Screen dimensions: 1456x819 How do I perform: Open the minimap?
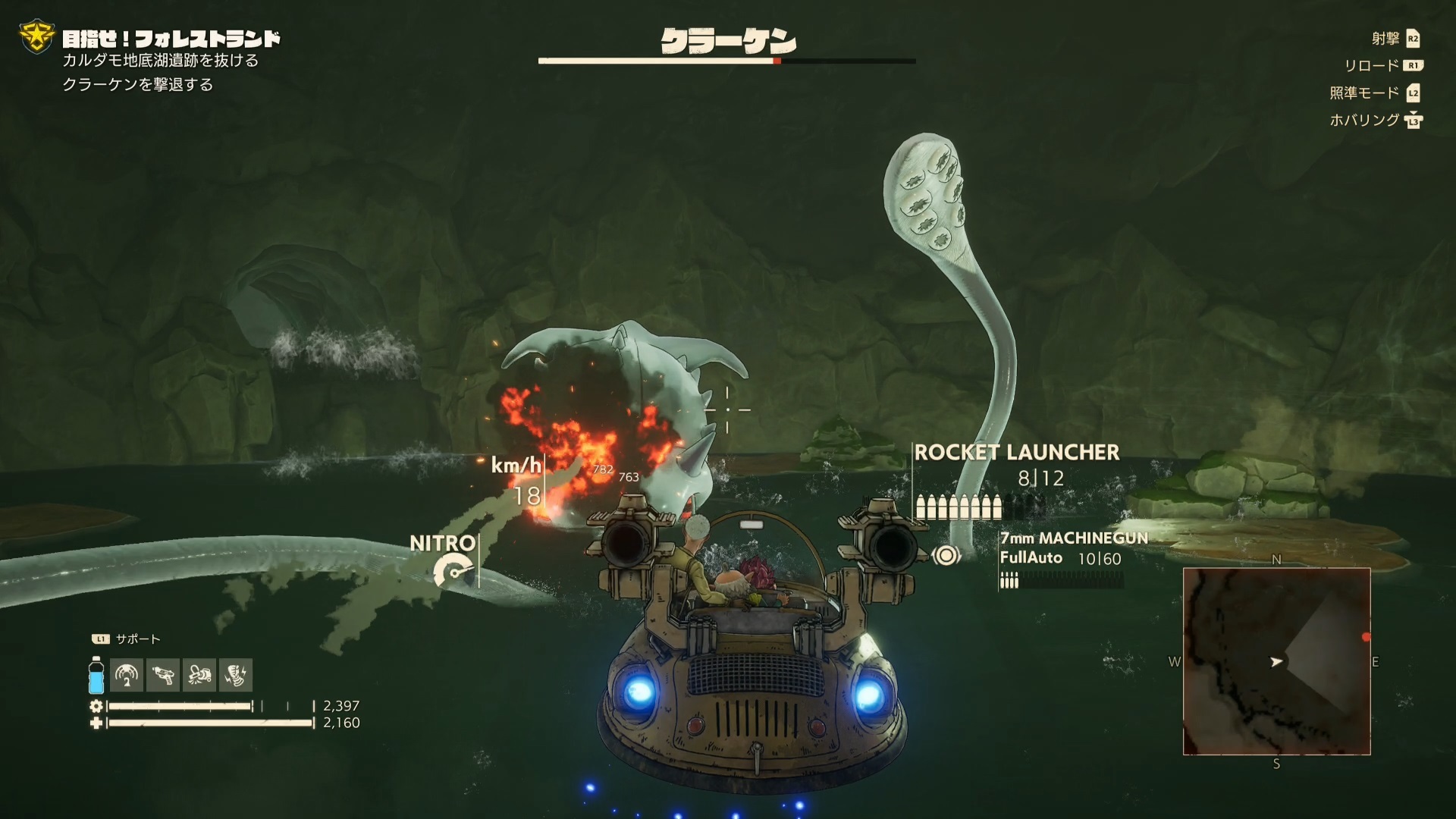point(1276,661)
